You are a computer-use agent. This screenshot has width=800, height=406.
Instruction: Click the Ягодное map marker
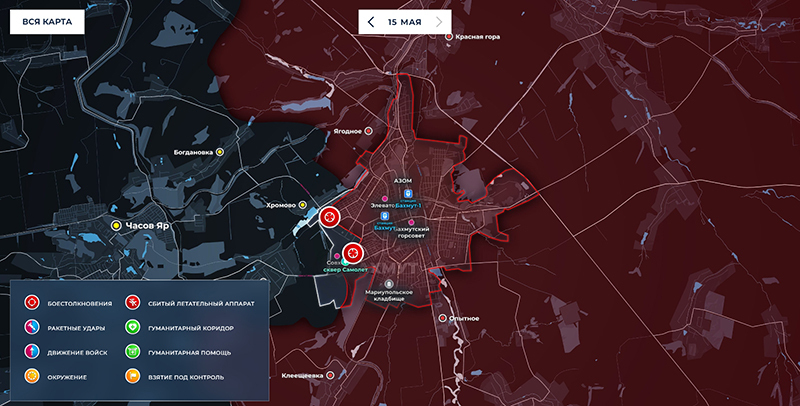pyautogui.click(x=368, y=131)
